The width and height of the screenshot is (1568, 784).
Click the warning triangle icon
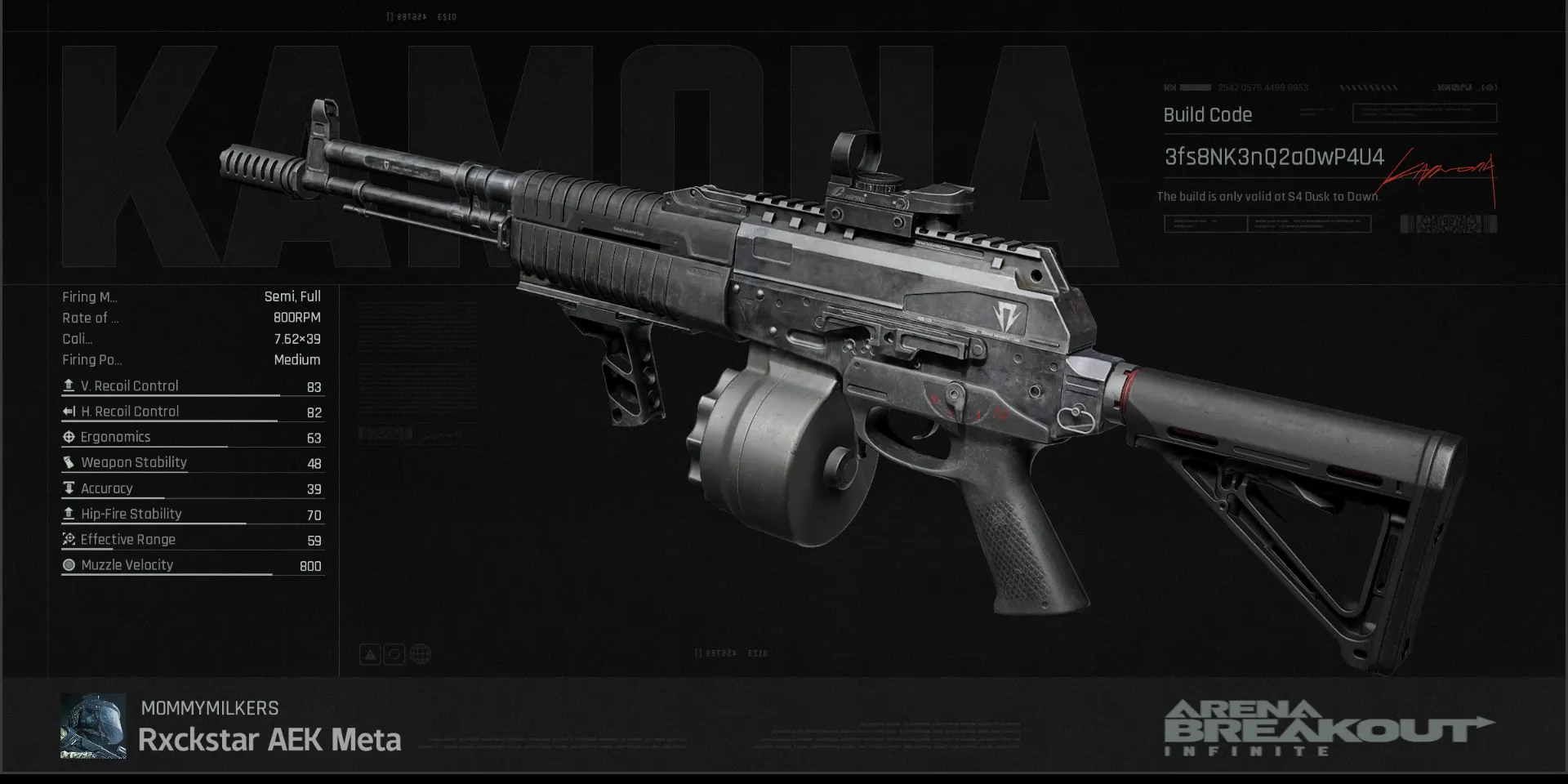click(370, 654)
